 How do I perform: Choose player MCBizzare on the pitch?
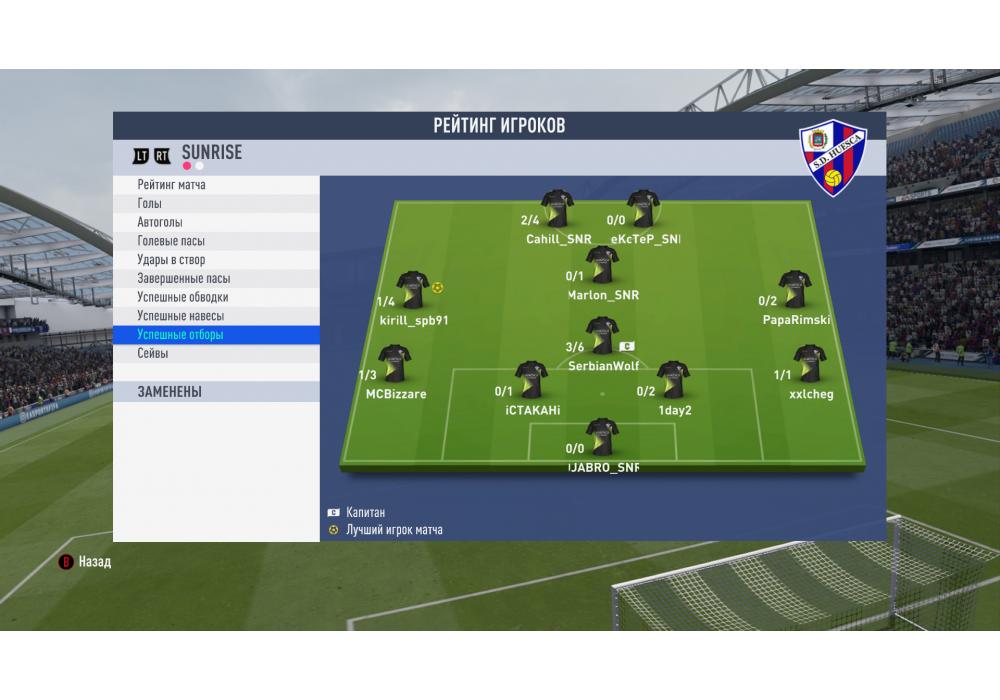394,366
